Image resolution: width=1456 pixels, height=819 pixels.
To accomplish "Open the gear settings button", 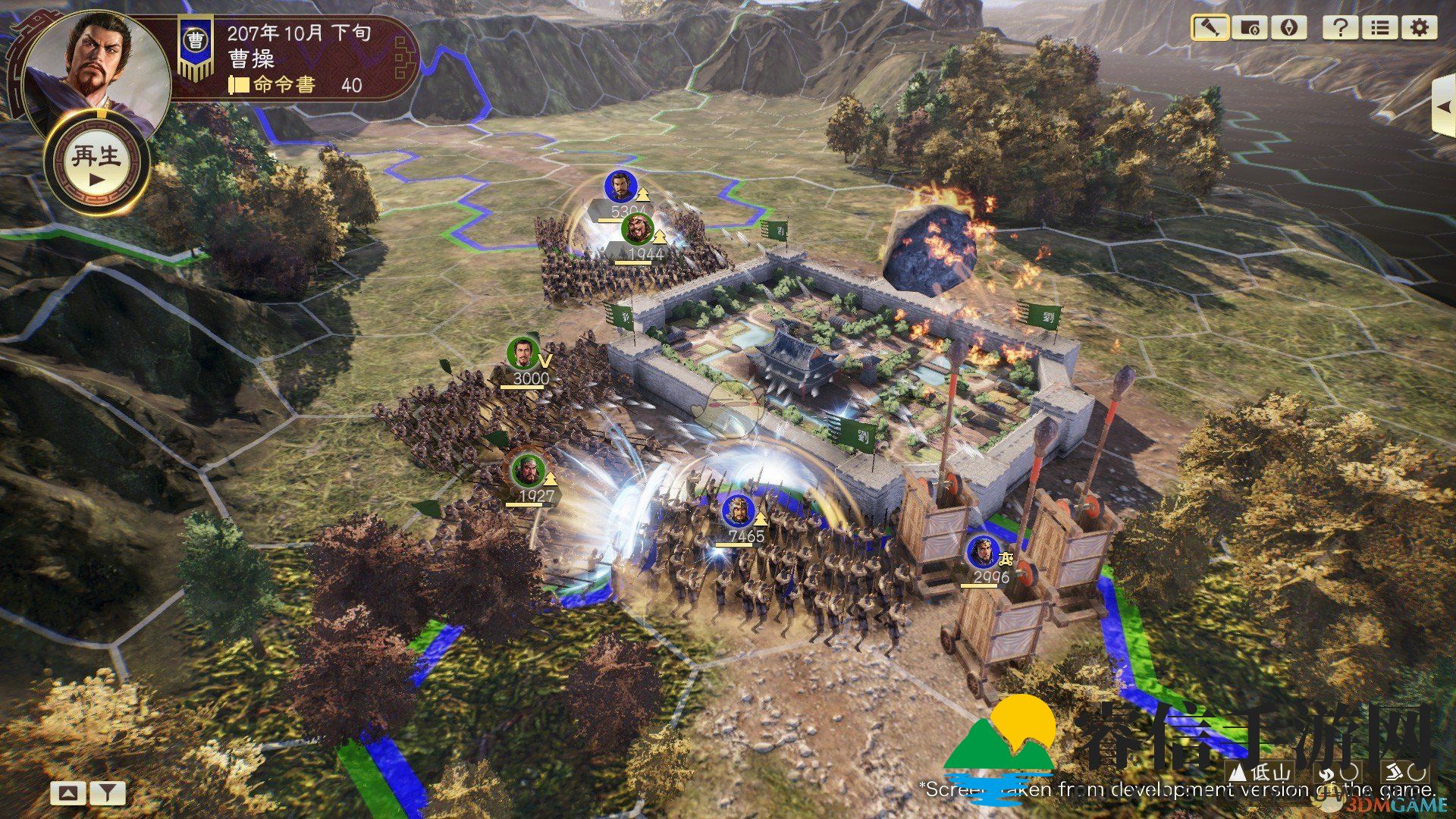I will pyautogui.click(x=1419, y=28).
